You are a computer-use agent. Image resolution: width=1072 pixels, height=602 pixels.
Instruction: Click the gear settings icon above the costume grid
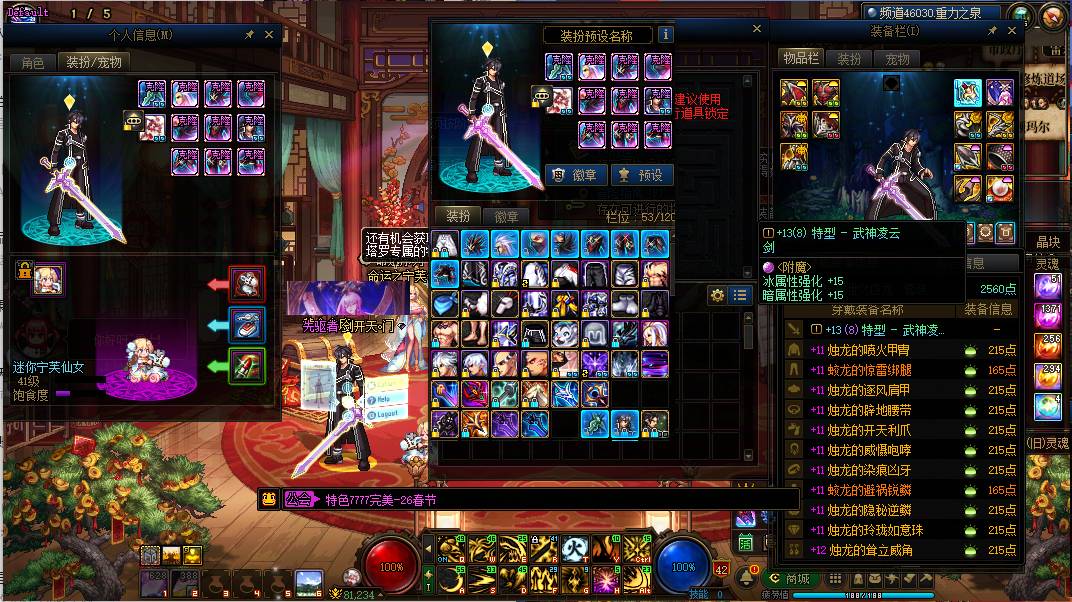pyautogui.click(x=717, y=295)
